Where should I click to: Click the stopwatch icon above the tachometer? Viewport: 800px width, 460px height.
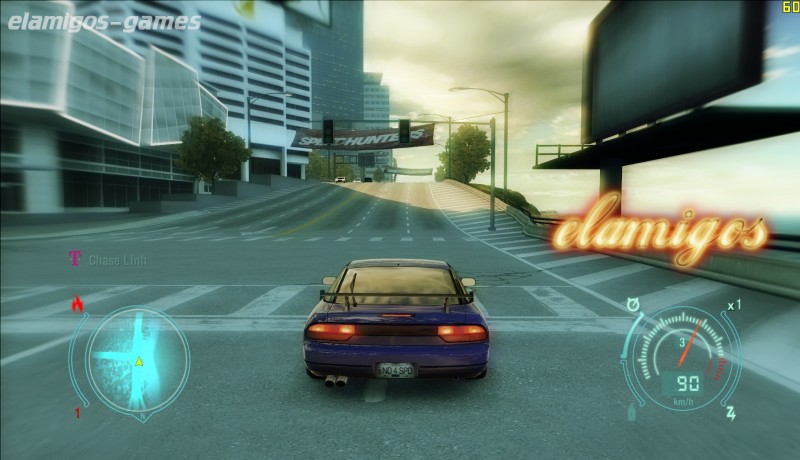pos(632,304)
